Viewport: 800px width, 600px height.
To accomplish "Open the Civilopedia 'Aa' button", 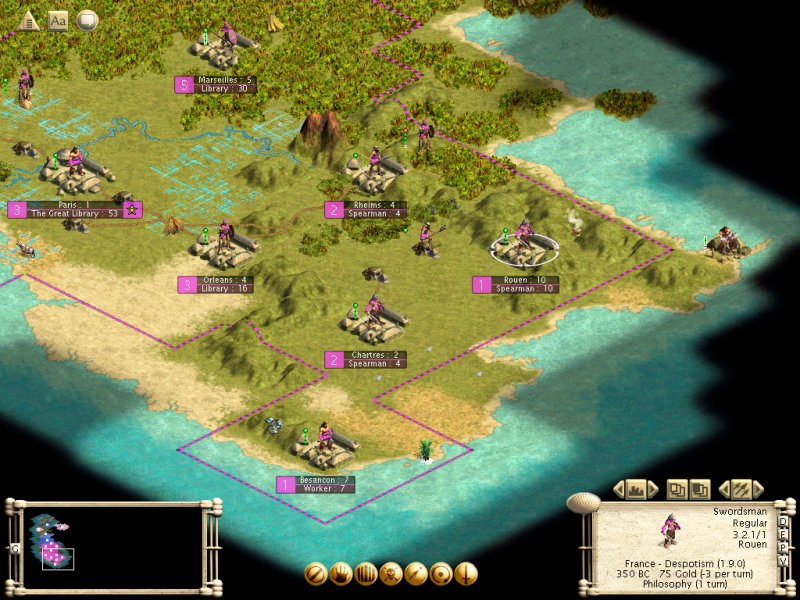I will coord(58,19).
